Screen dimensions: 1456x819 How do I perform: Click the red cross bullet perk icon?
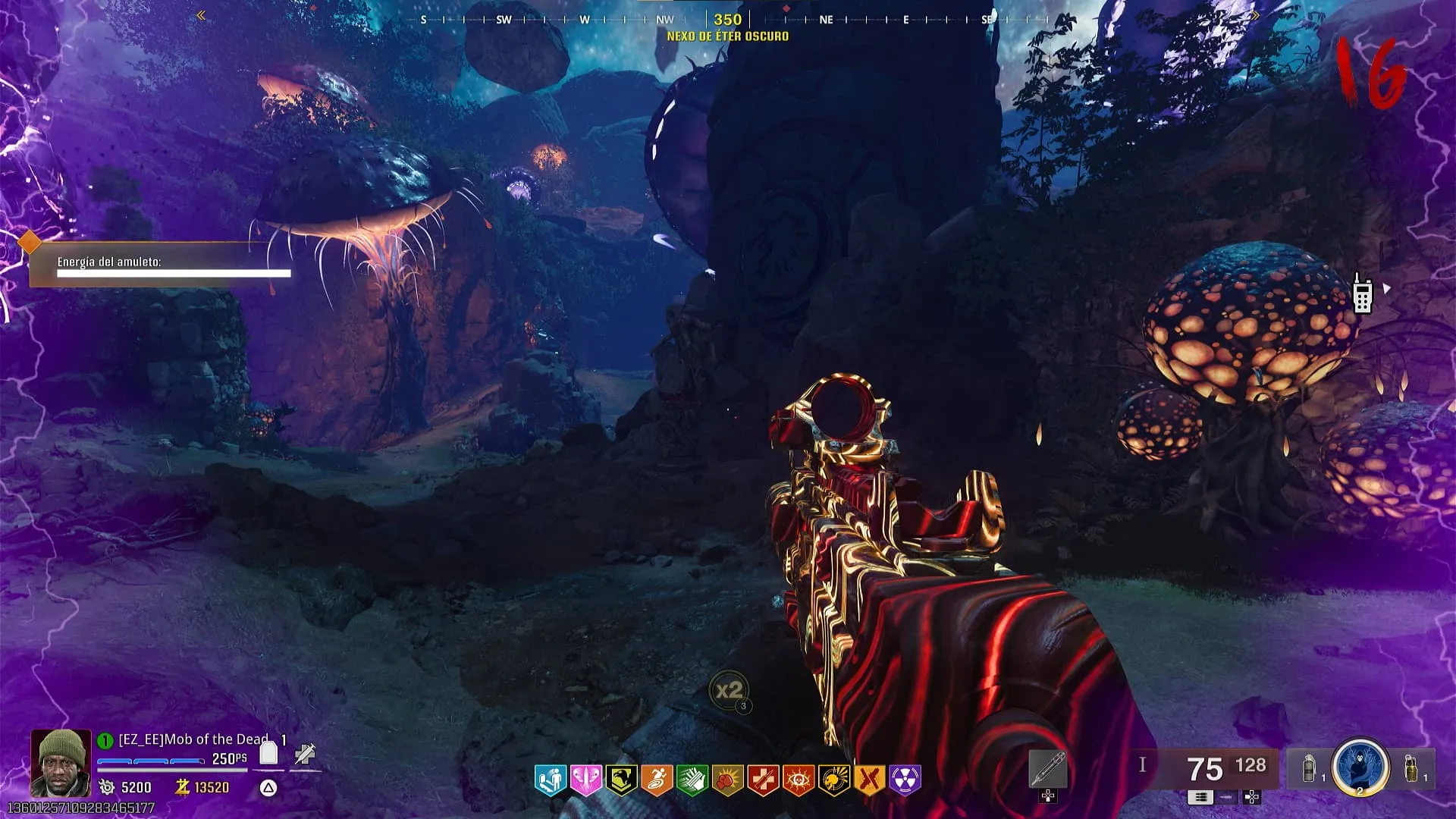[763, 780]
